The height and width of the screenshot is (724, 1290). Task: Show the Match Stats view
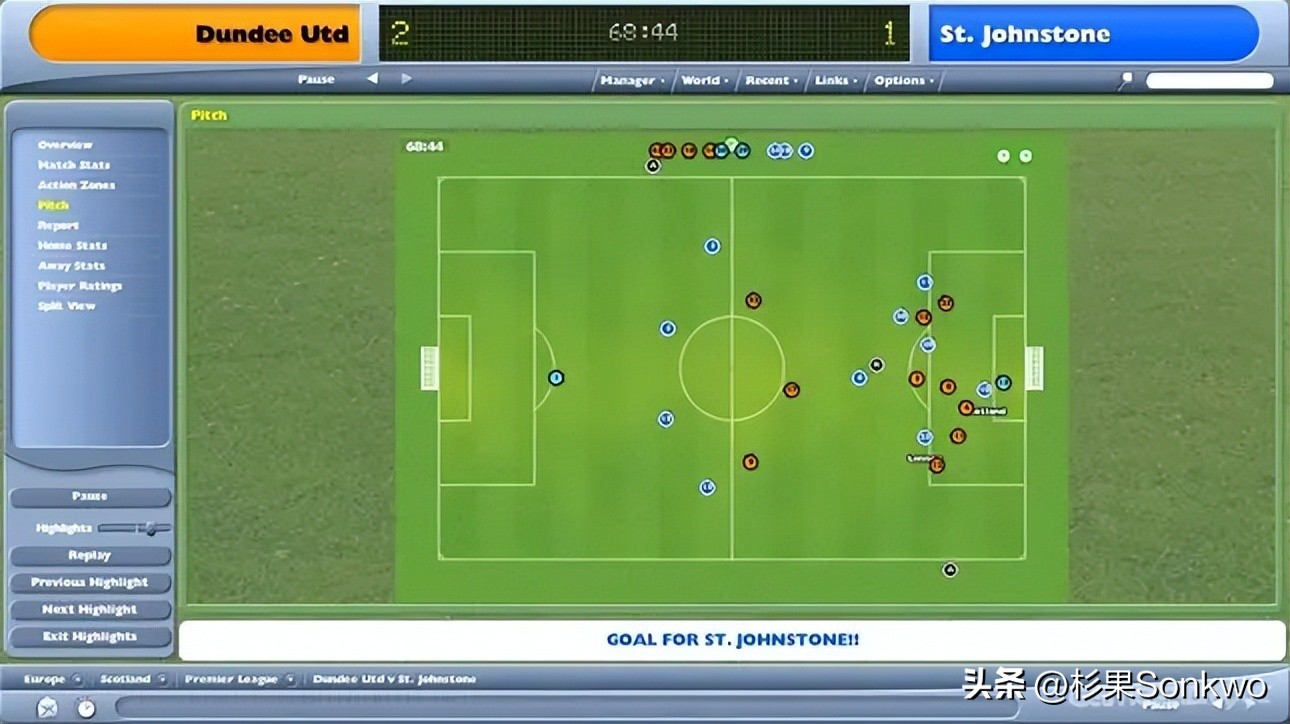click(x=74, y=165)
